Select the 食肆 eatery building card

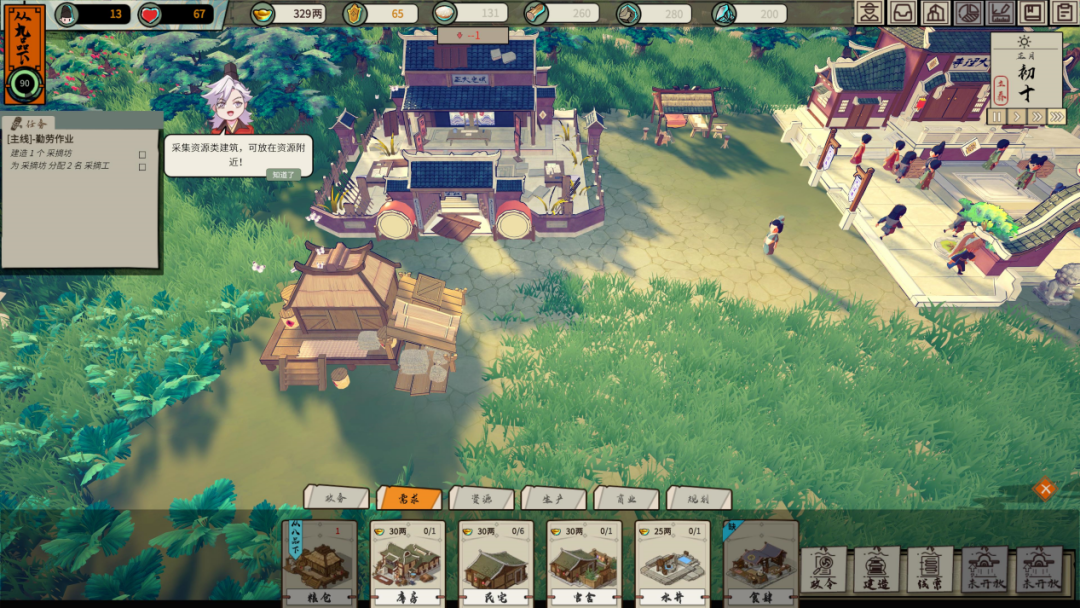(760, 565)
